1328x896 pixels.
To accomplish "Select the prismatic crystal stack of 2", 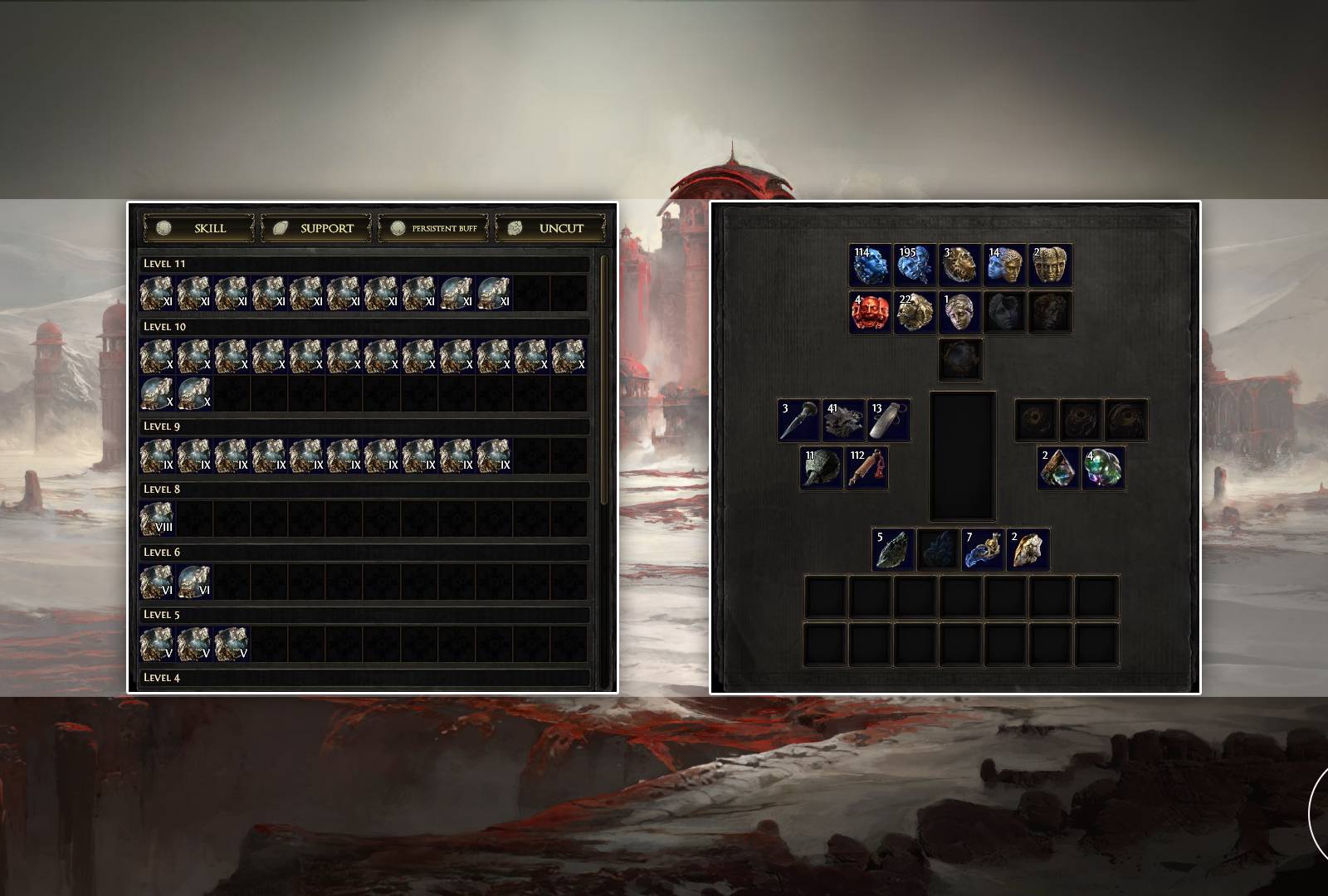I will click(x=1058, y=468).
